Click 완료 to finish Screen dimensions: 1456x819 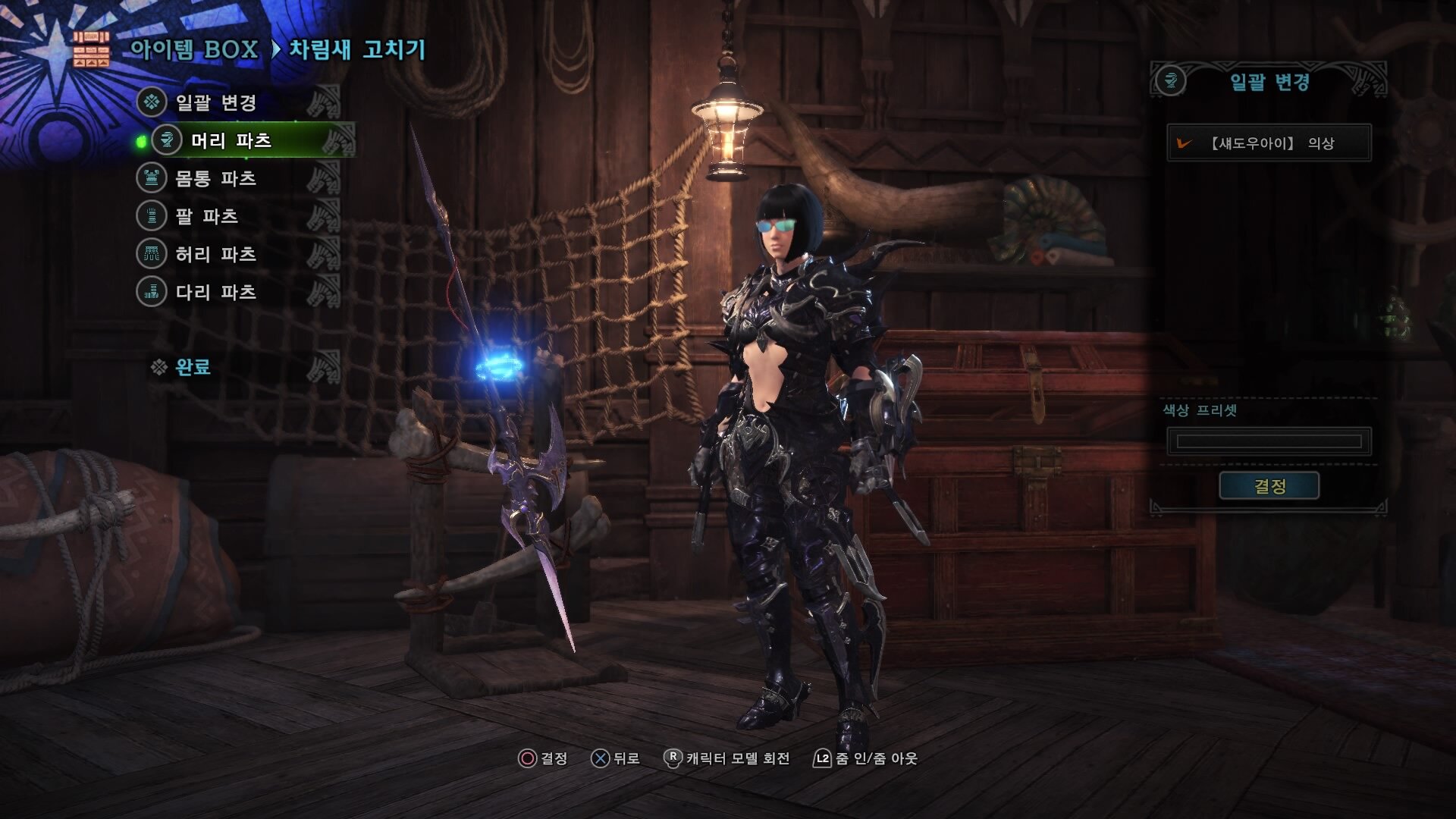coord(193,367)
